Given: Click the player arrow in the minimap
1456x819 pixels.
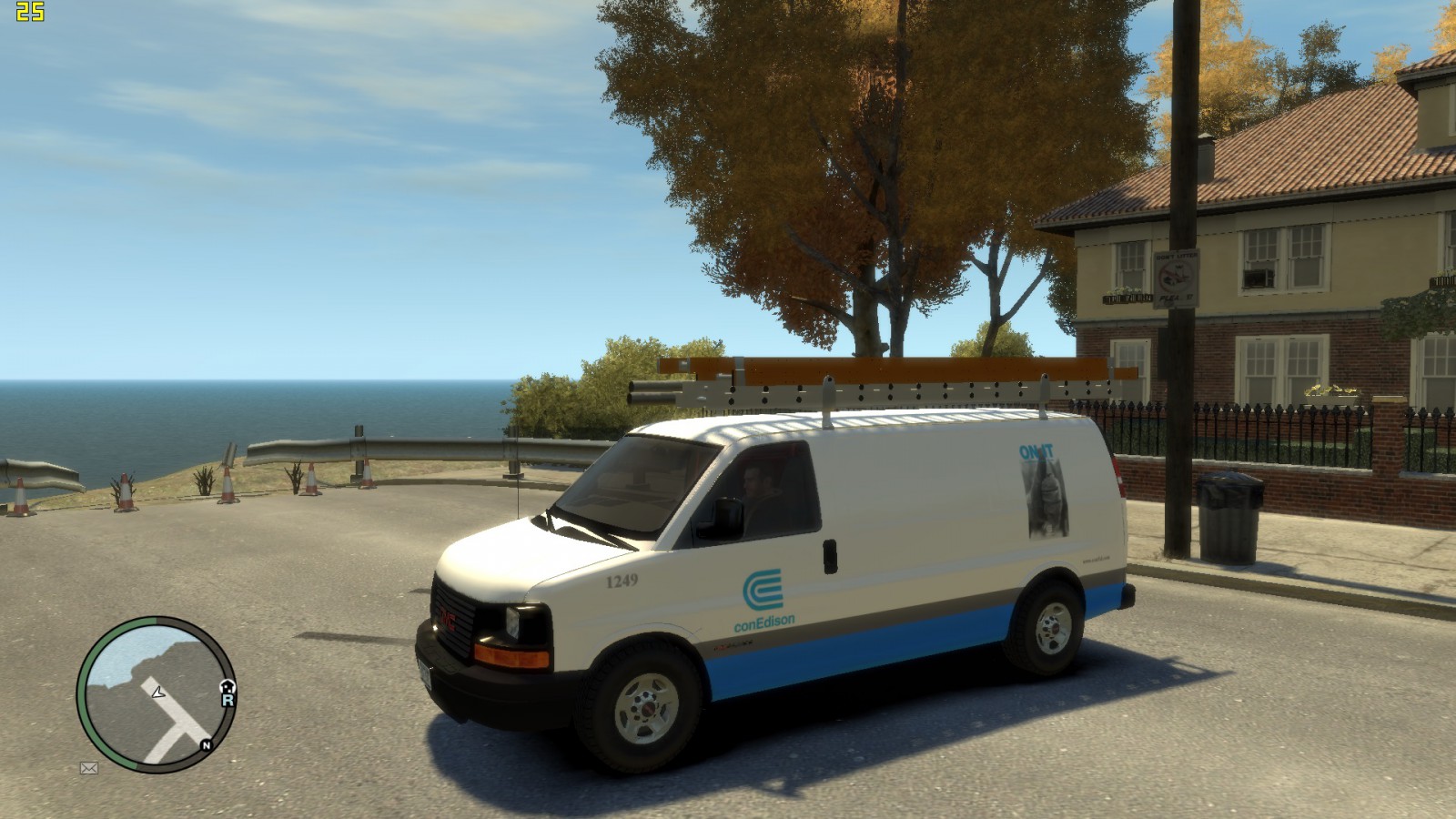Looking at the screenshot, I should [x=158, y=693].
